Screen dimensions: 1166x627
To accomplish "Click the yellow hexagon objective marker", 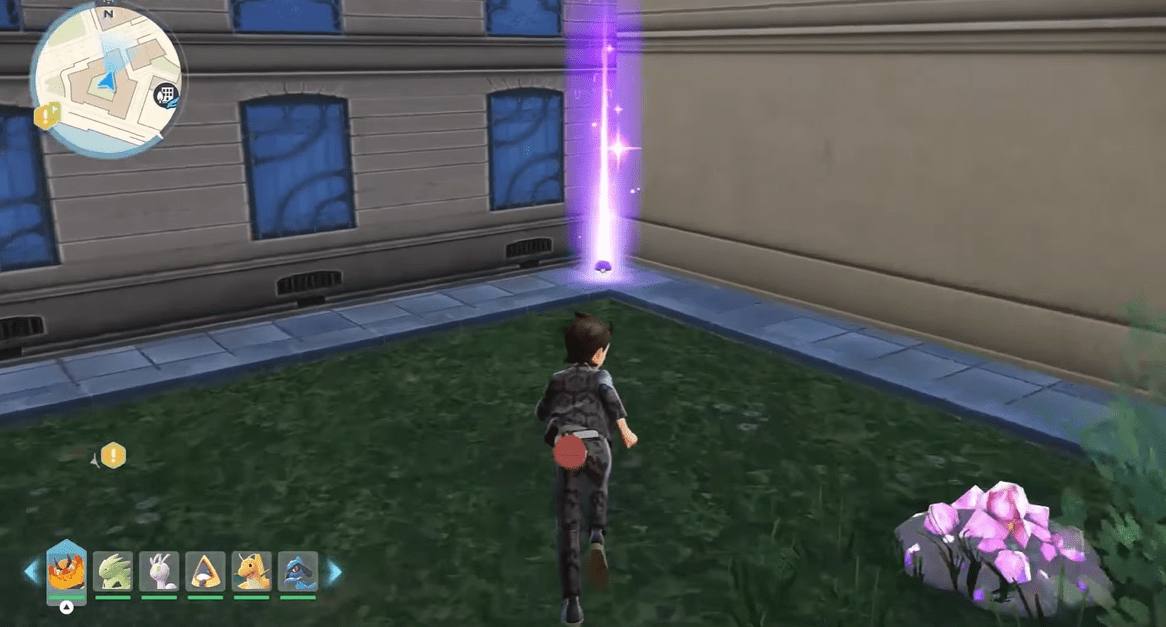I will 114,456.
